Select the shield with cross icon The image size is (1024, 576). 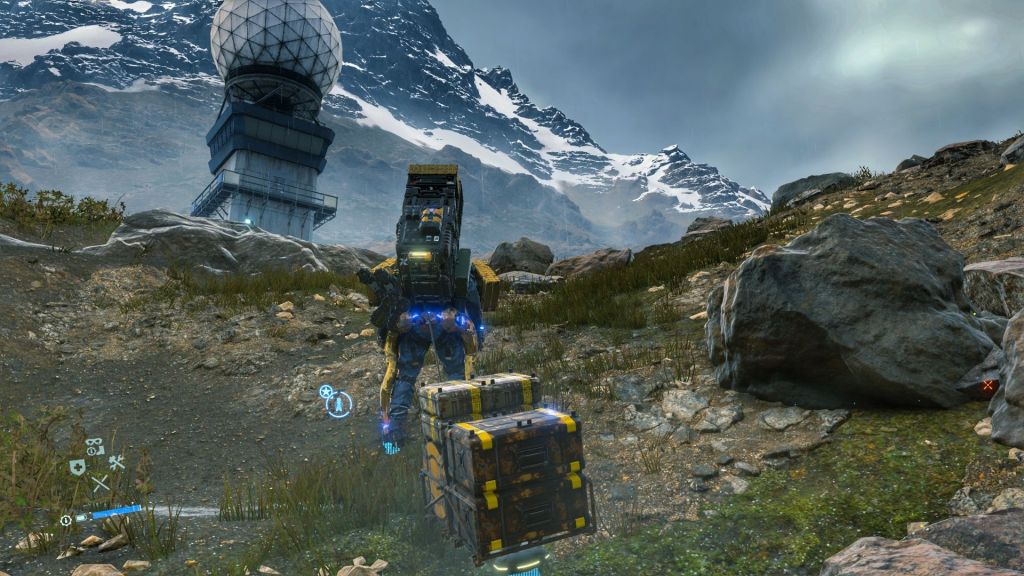point(77,467)
